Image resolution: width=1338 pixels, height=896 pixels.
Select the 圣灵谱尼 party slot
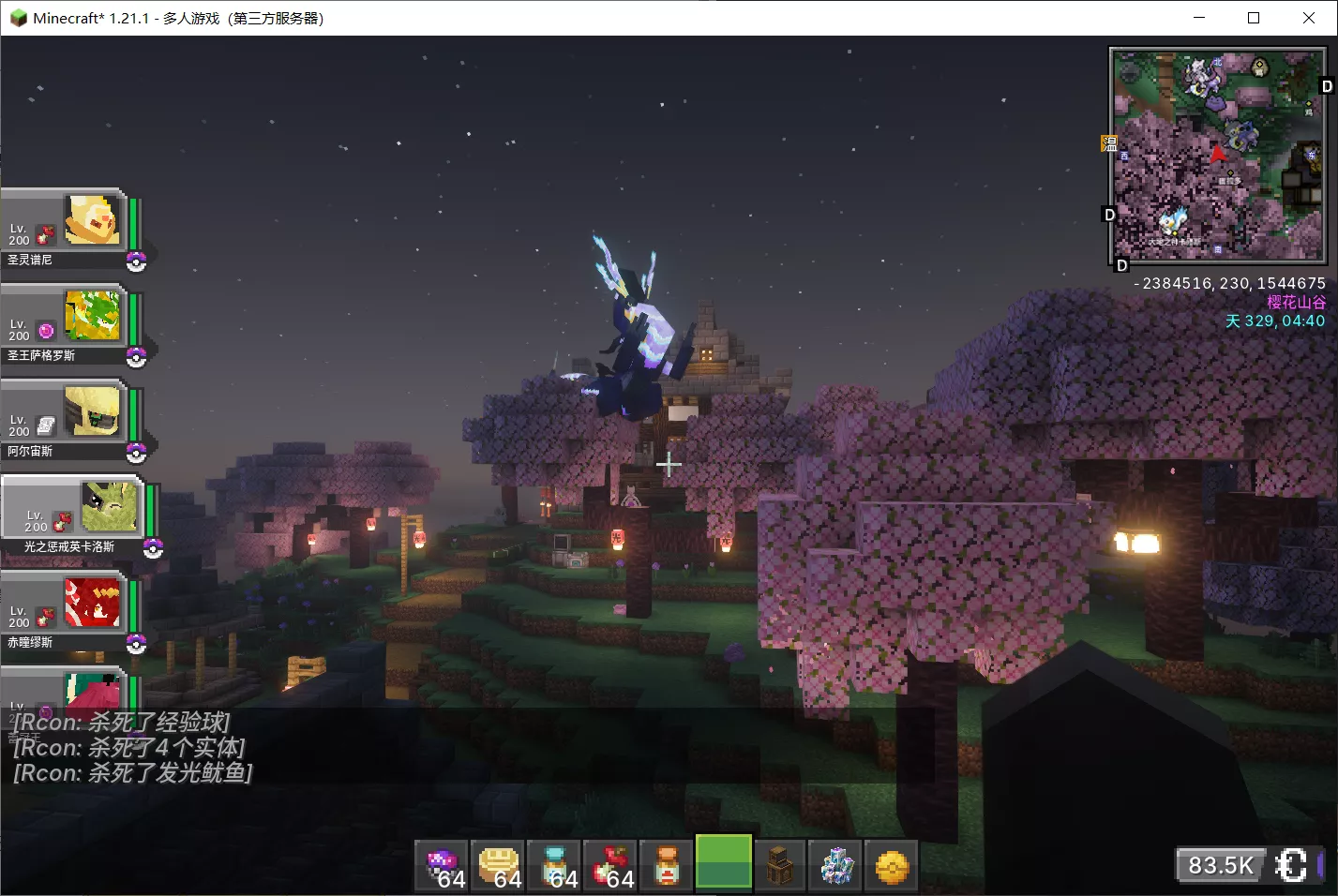(x=66, y=227)
